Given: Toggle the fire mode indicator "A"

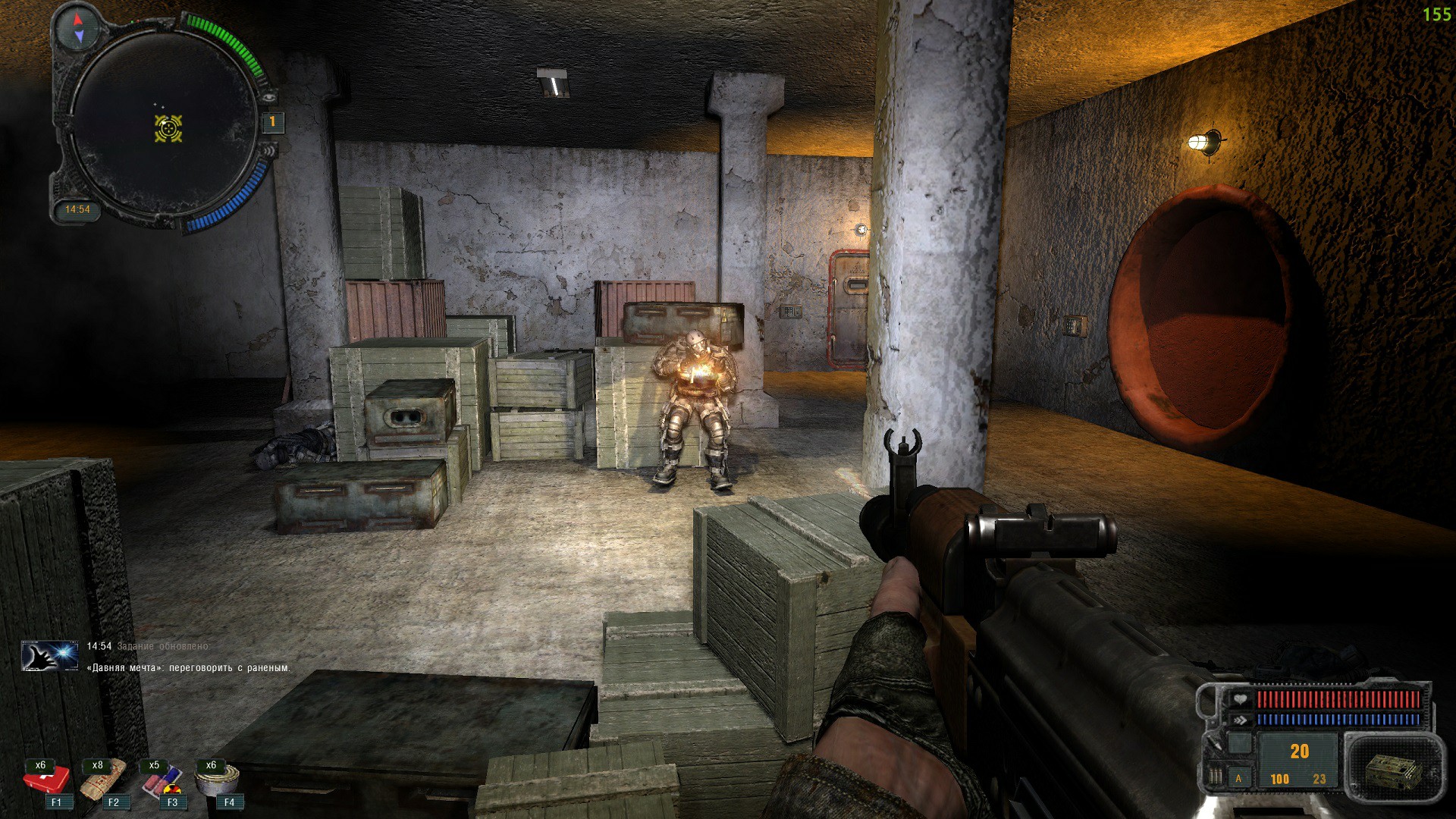Looking at the screenshot, I should [x=1239, y=778].
